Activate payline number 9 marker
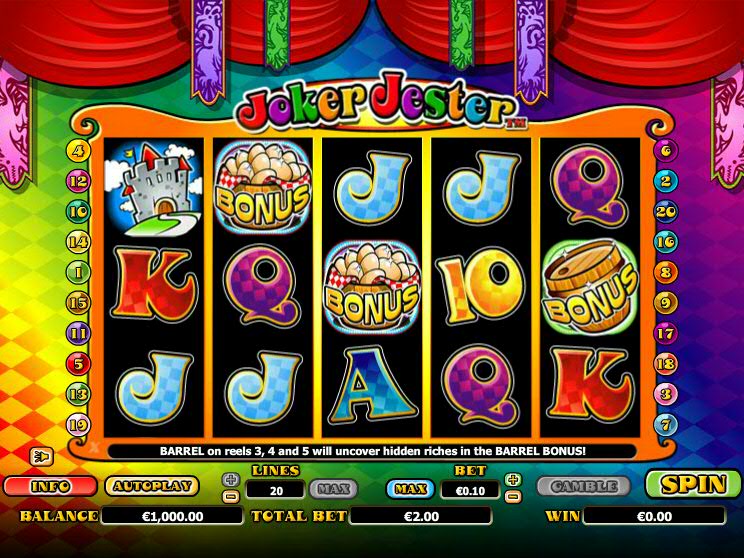The width and height of the screenshot is (744, 558). click(666, 301)
